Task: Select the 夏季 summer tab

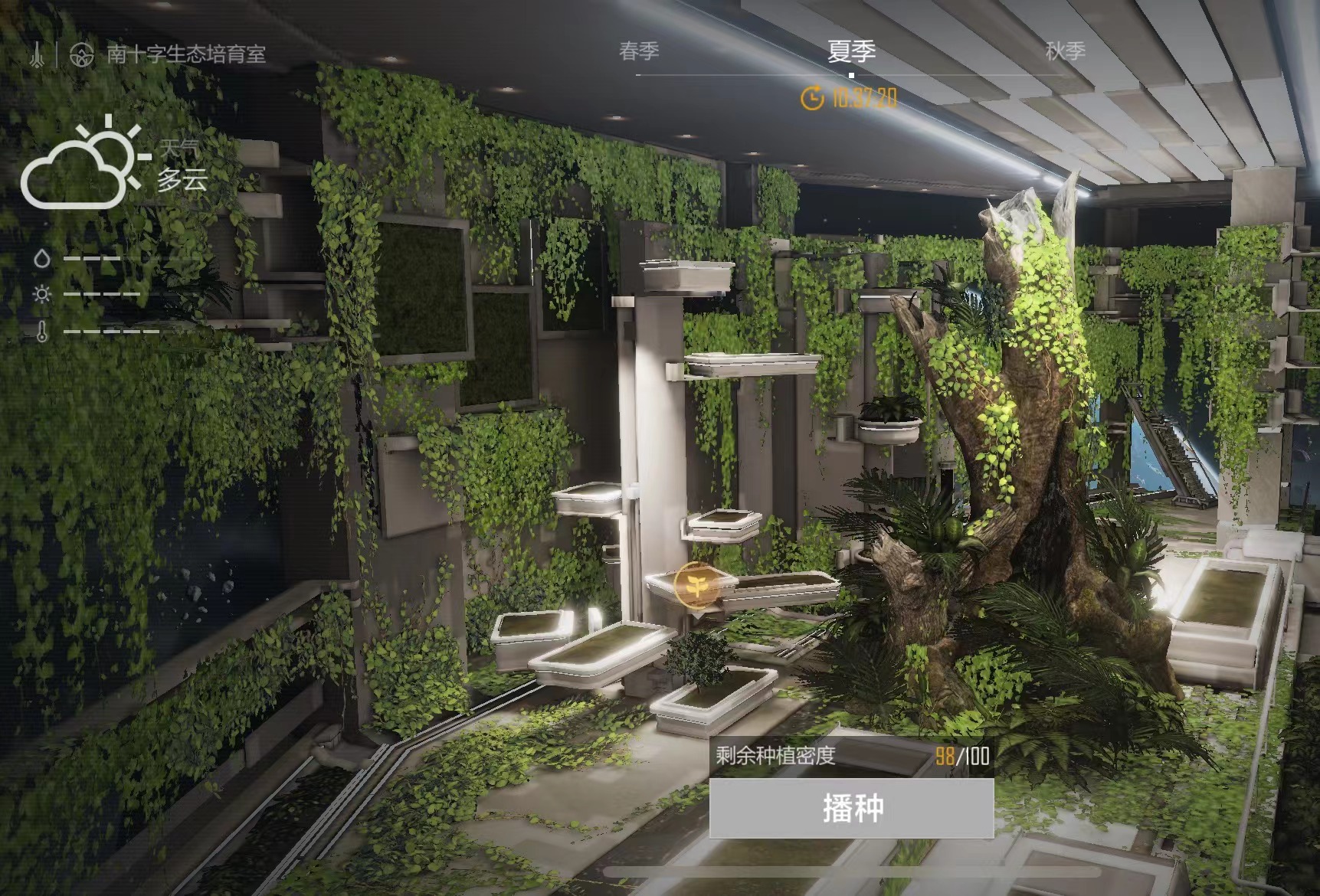Action: pyautogui.click(x=851, y=51)
